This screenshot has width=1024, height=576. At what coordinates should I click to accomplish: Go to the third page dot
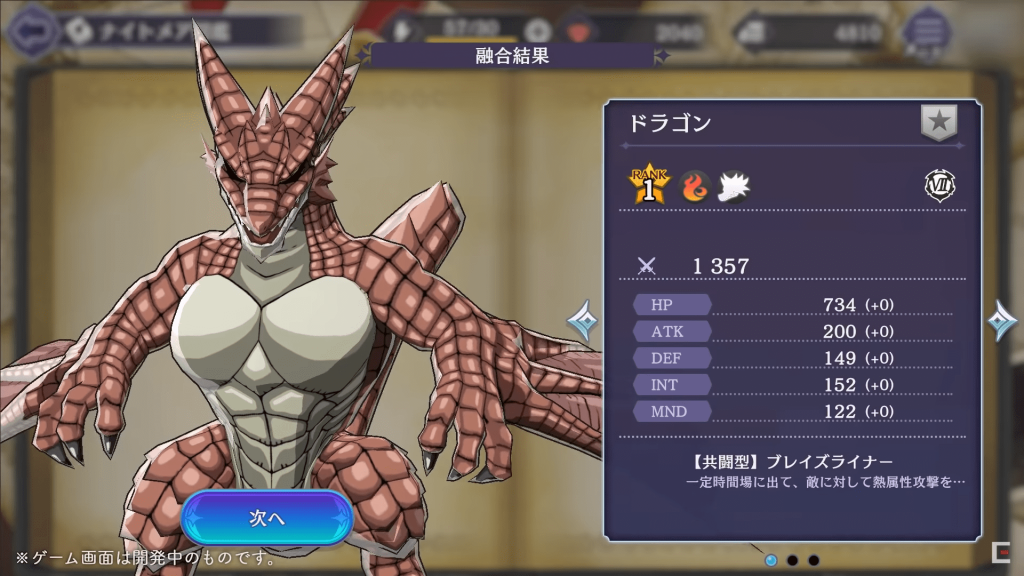(814, 560)
